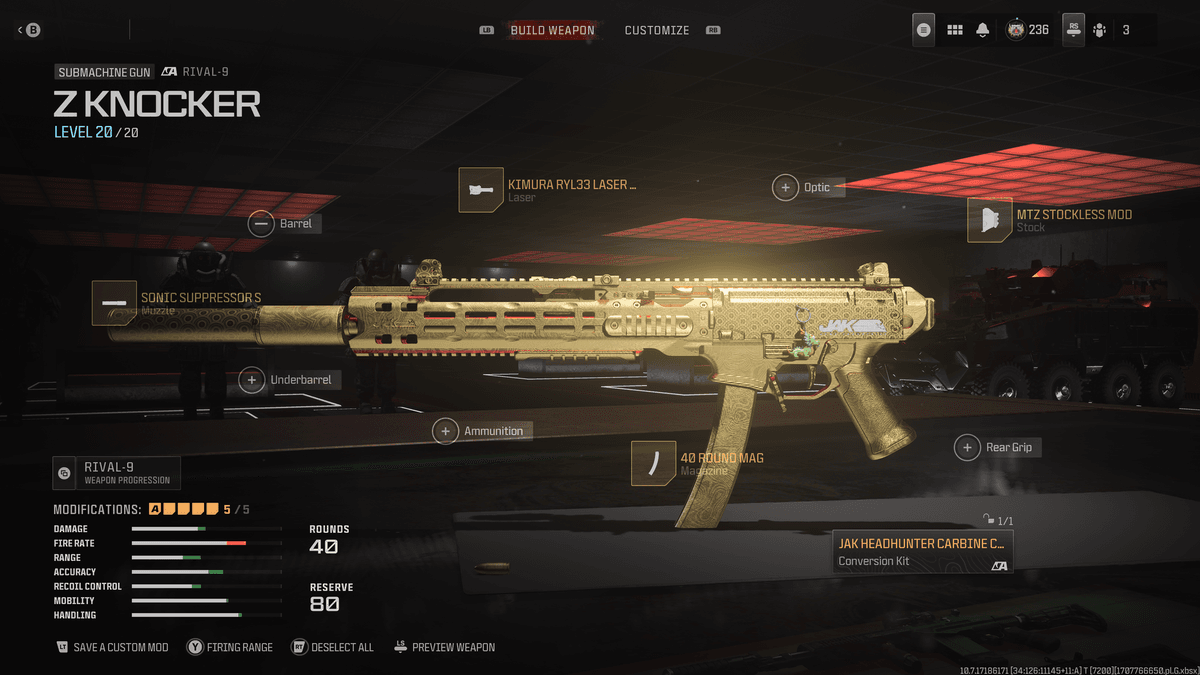This screenshot has width=1200, height=675.
Task: Deselect all attachments
Action: 332,647
